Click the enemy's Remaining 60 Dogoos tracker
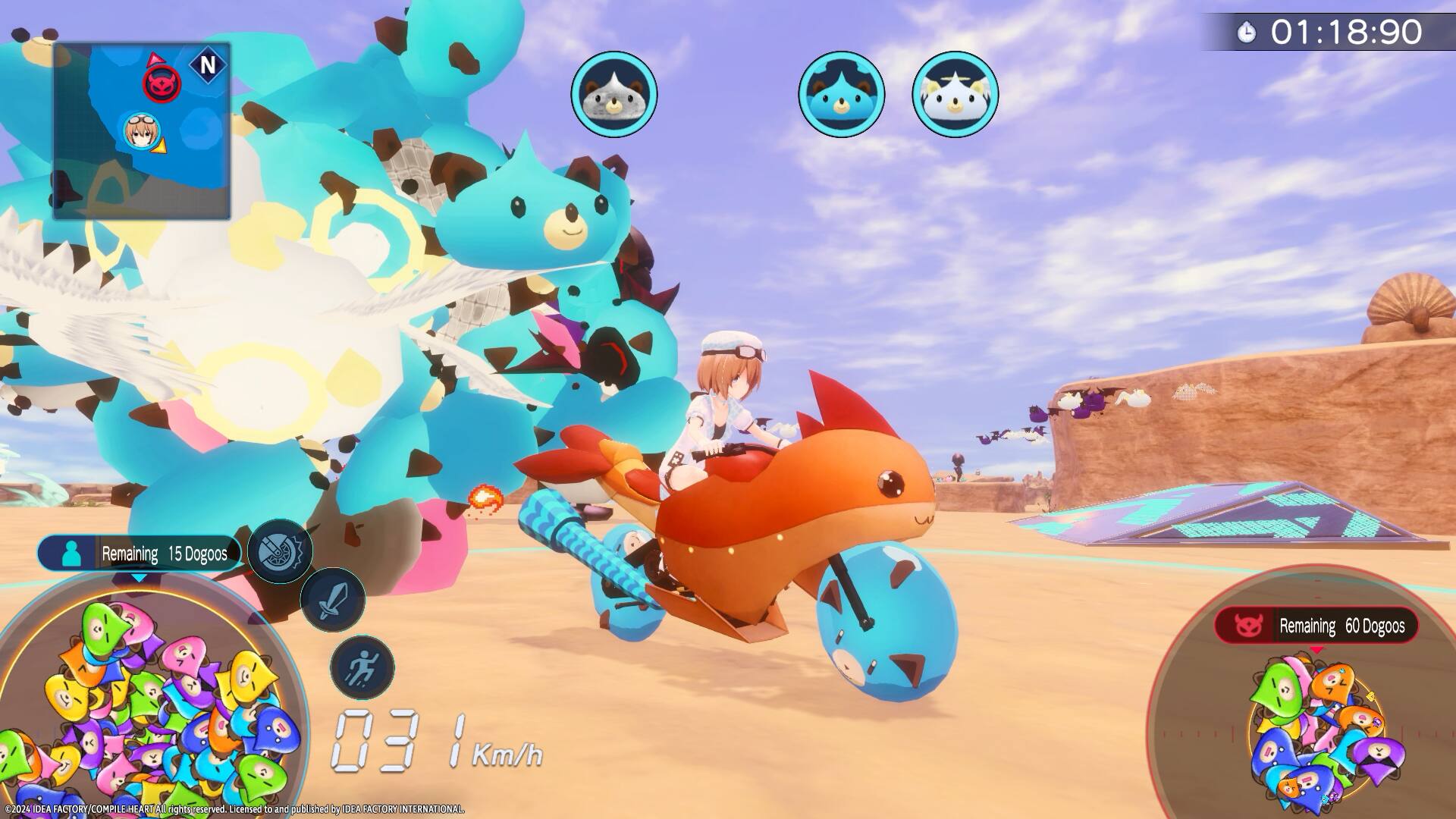The height and width of the screenshot is (819, 1456). click(x=1316, y=626)
